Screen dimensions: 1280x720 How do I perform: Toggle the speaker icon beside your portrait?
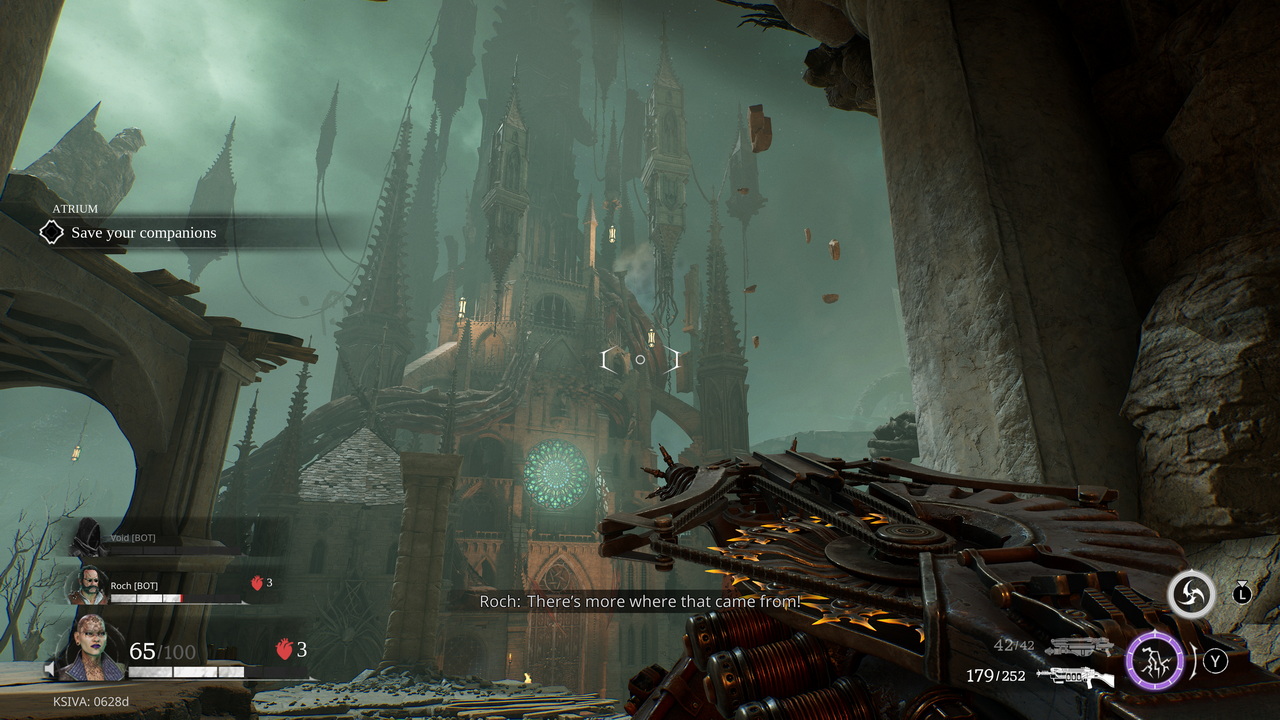coord(50,668)
